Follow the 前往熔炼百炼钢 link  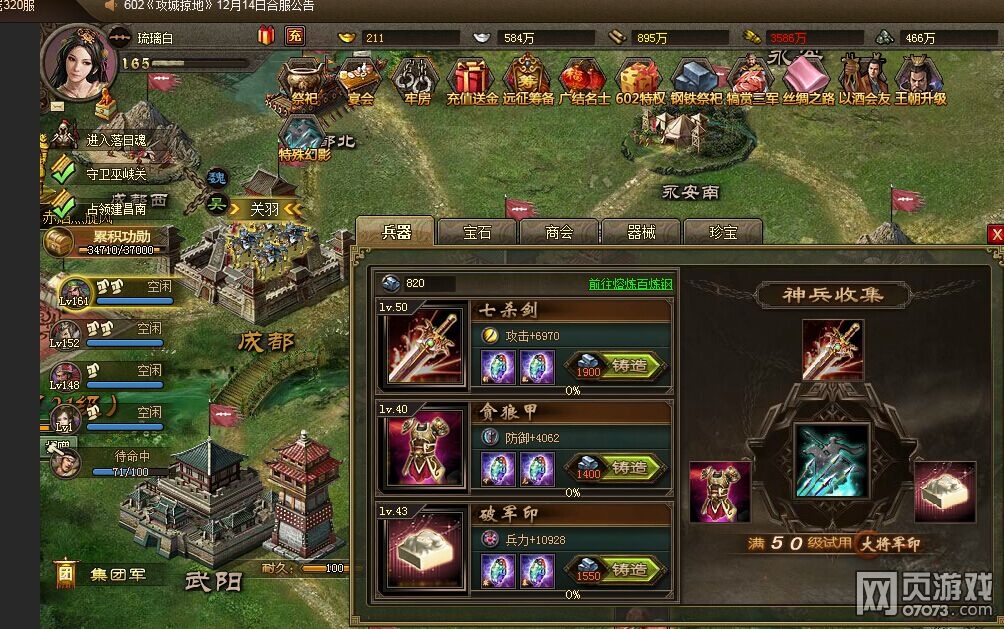[630, 283]
